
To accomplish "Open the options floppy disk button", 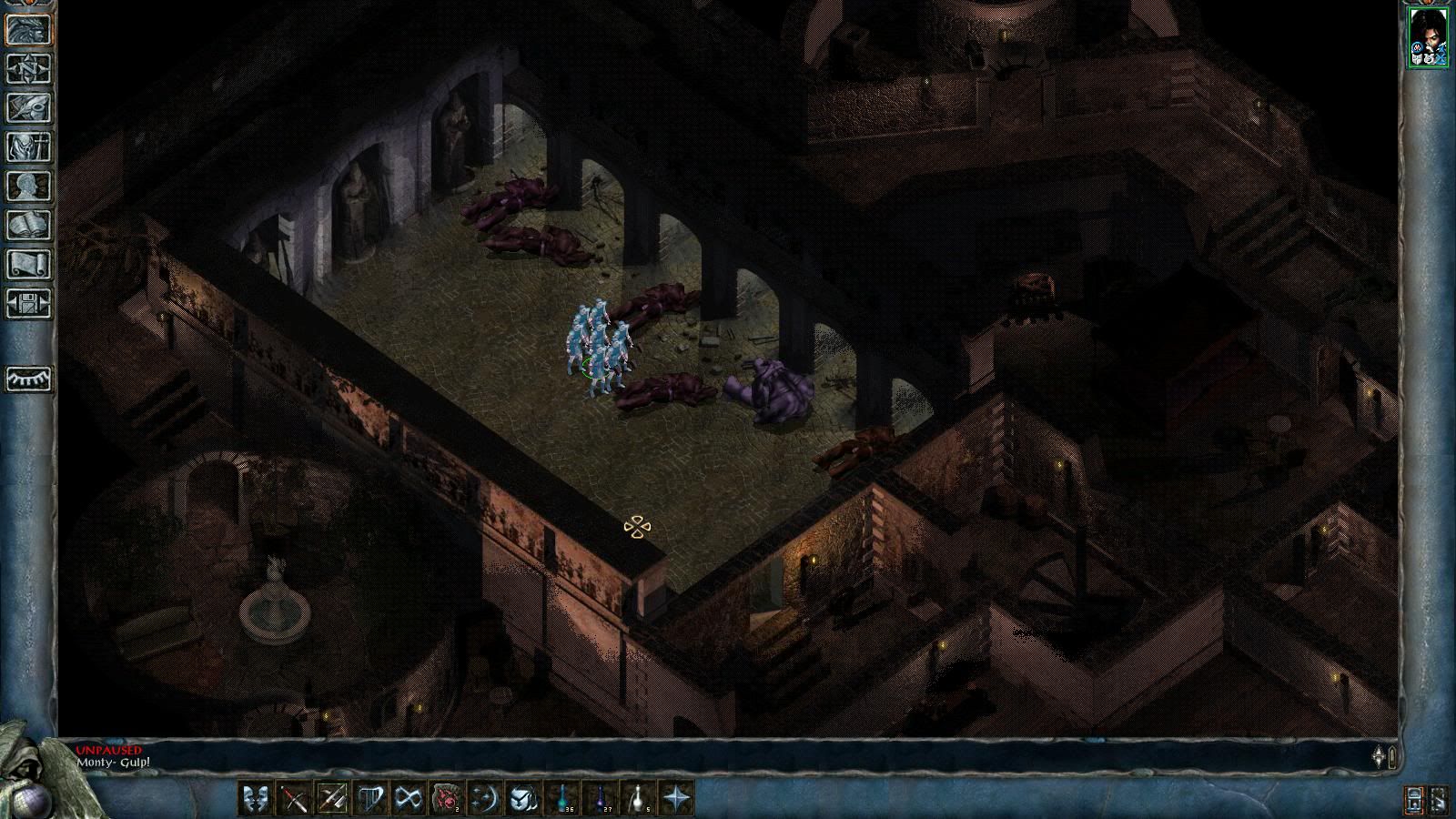I will (29, 303).
